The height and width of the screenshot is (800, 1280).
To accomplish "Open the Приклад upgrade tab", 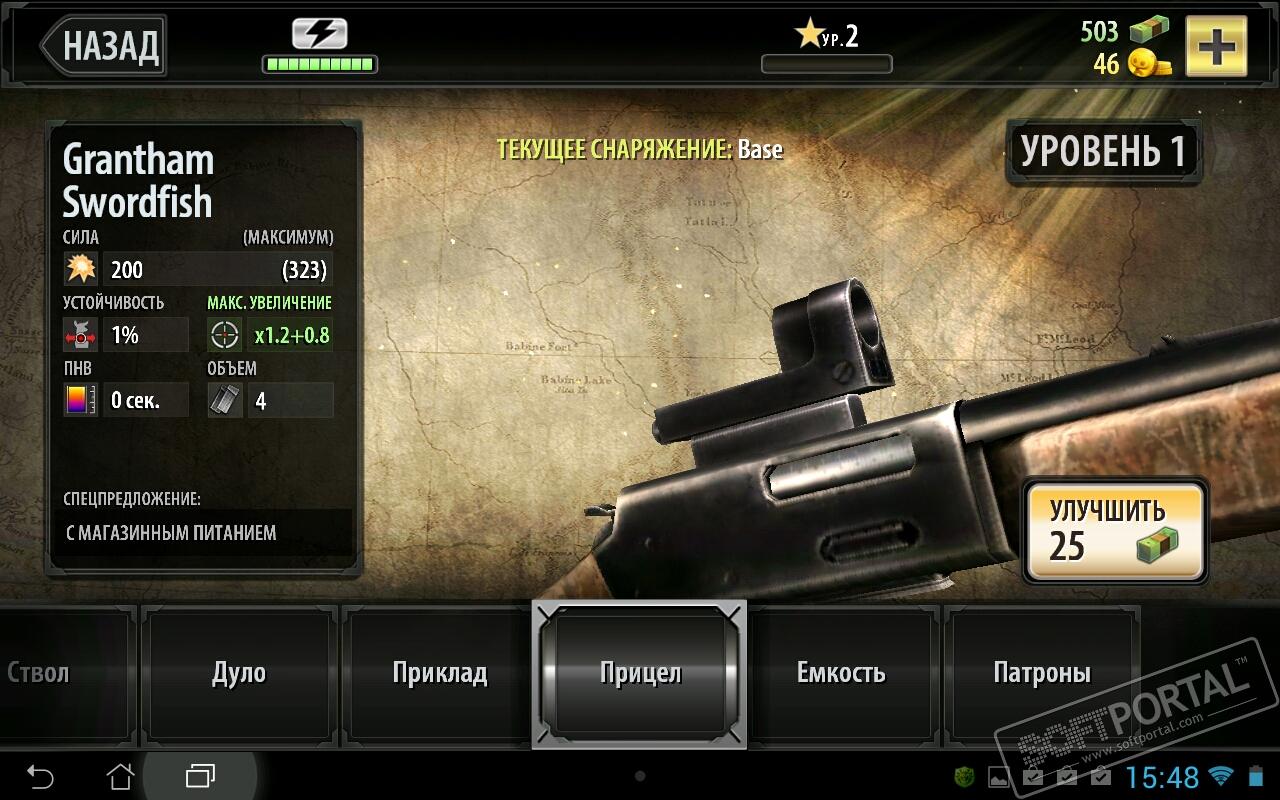I will point(439,672).
